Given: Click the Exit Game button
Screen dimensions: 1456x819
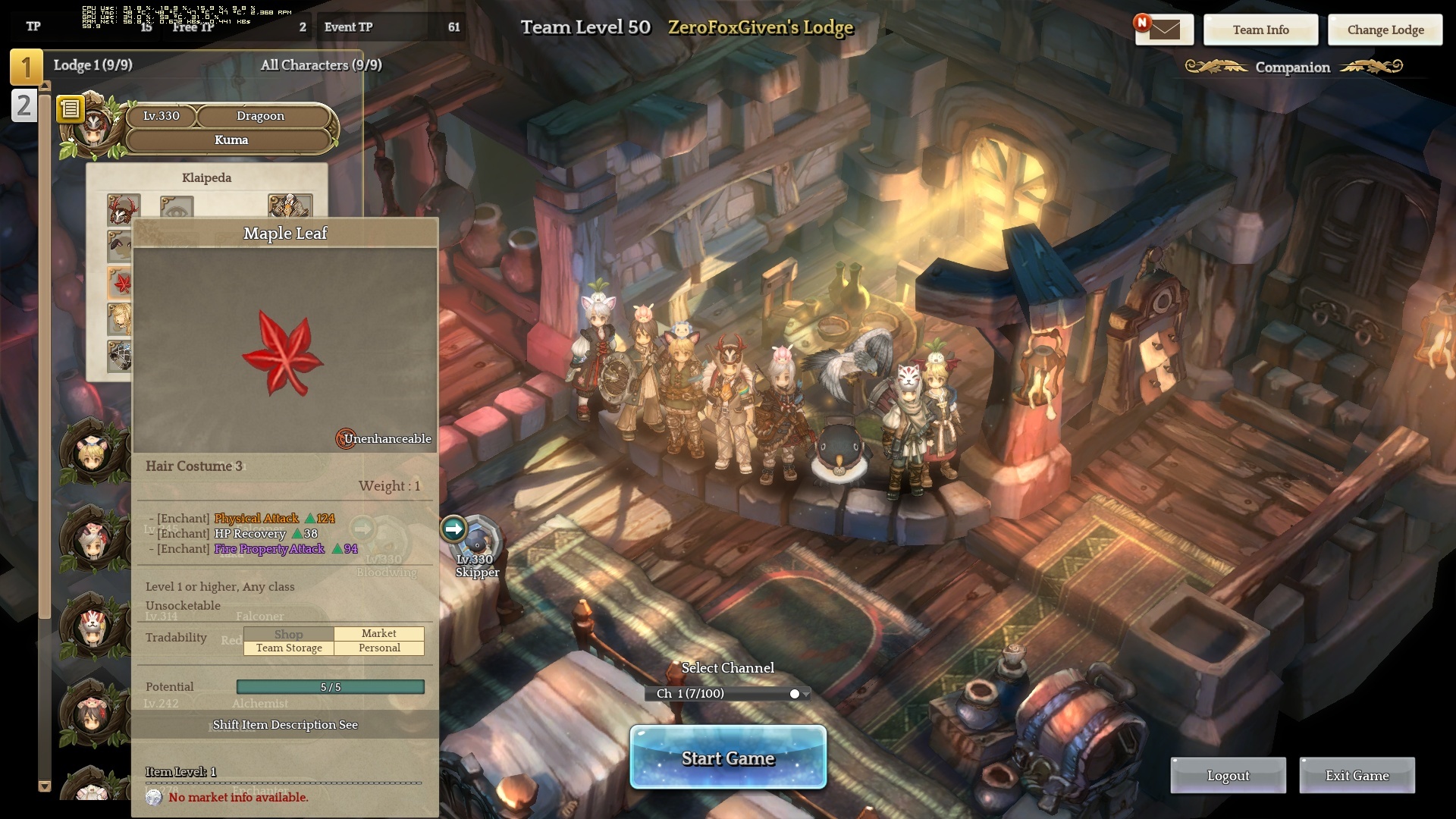Looking at the screenshot, I should (x=1357, y=775).
